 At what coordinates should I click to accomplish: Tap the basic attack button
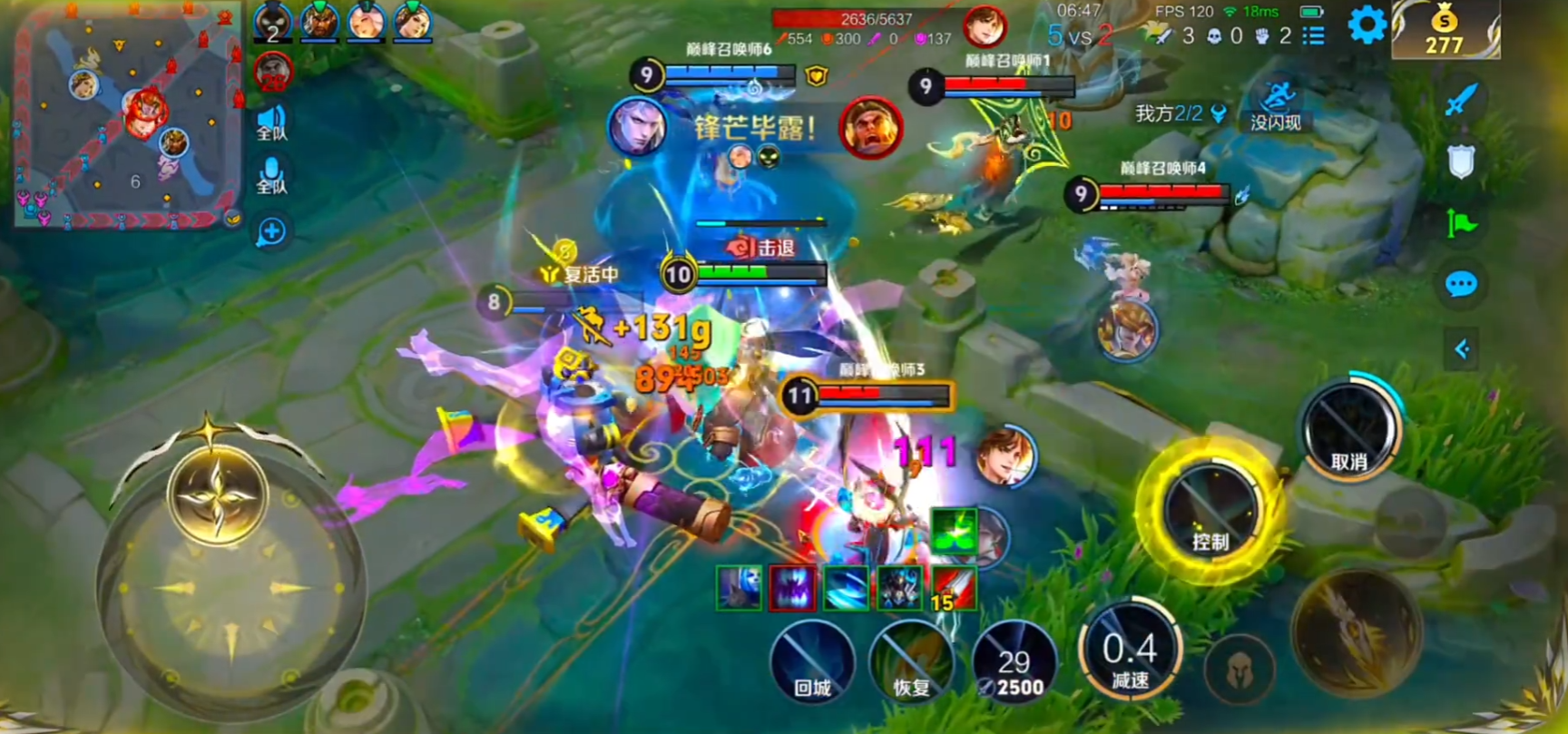pos(1357,632)
